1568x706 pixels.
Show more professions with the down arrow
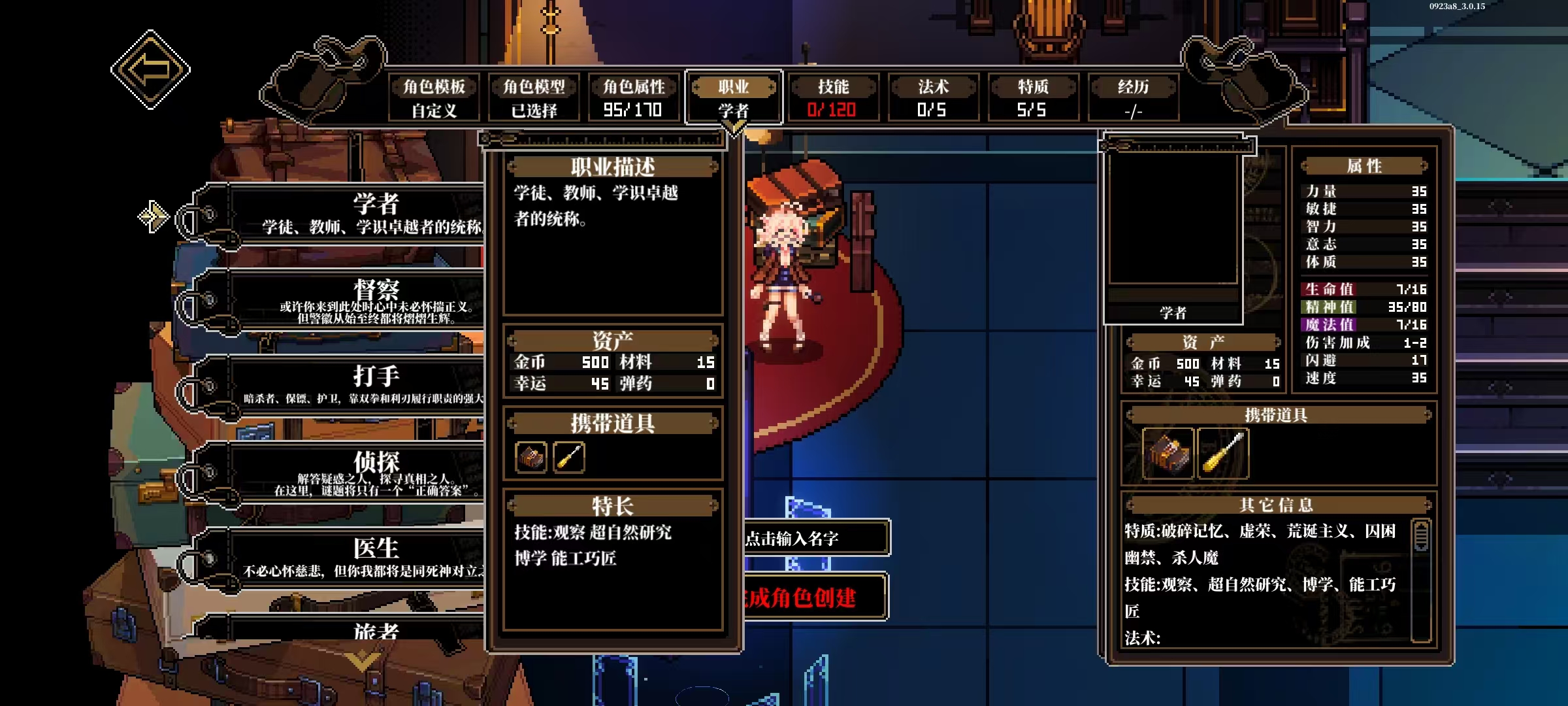click(x=361, y=662)
